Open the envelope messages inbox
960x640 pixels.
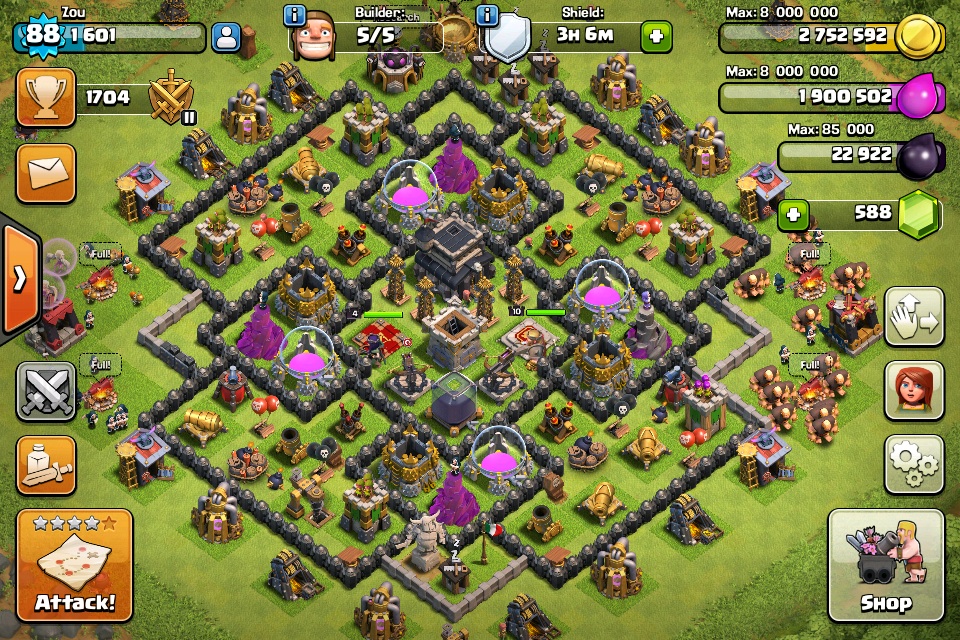pos(46,172)
